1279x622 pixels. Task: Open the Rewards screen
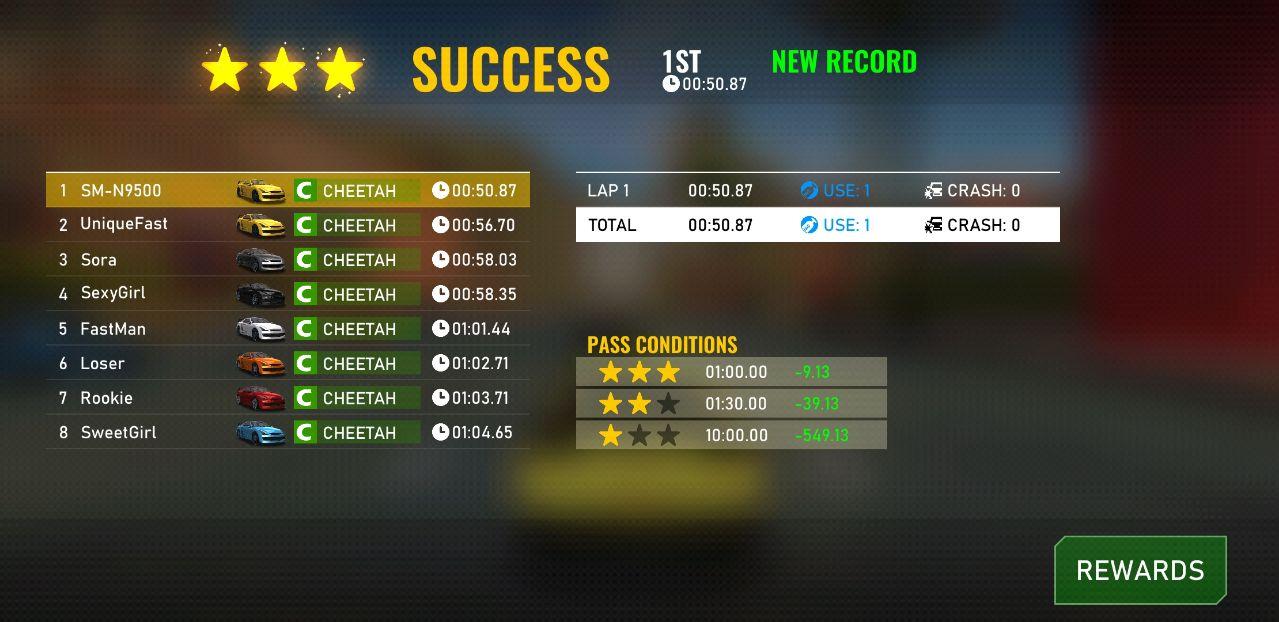coord(1140,571)
